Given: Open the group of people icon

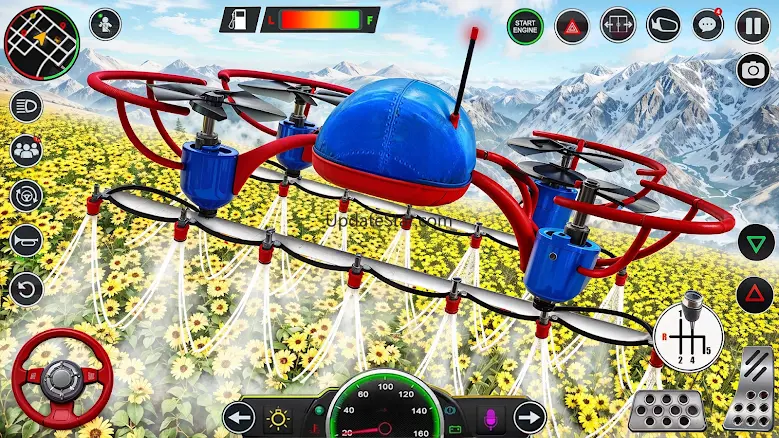Looking at the screenshot, I should point(26,151).
